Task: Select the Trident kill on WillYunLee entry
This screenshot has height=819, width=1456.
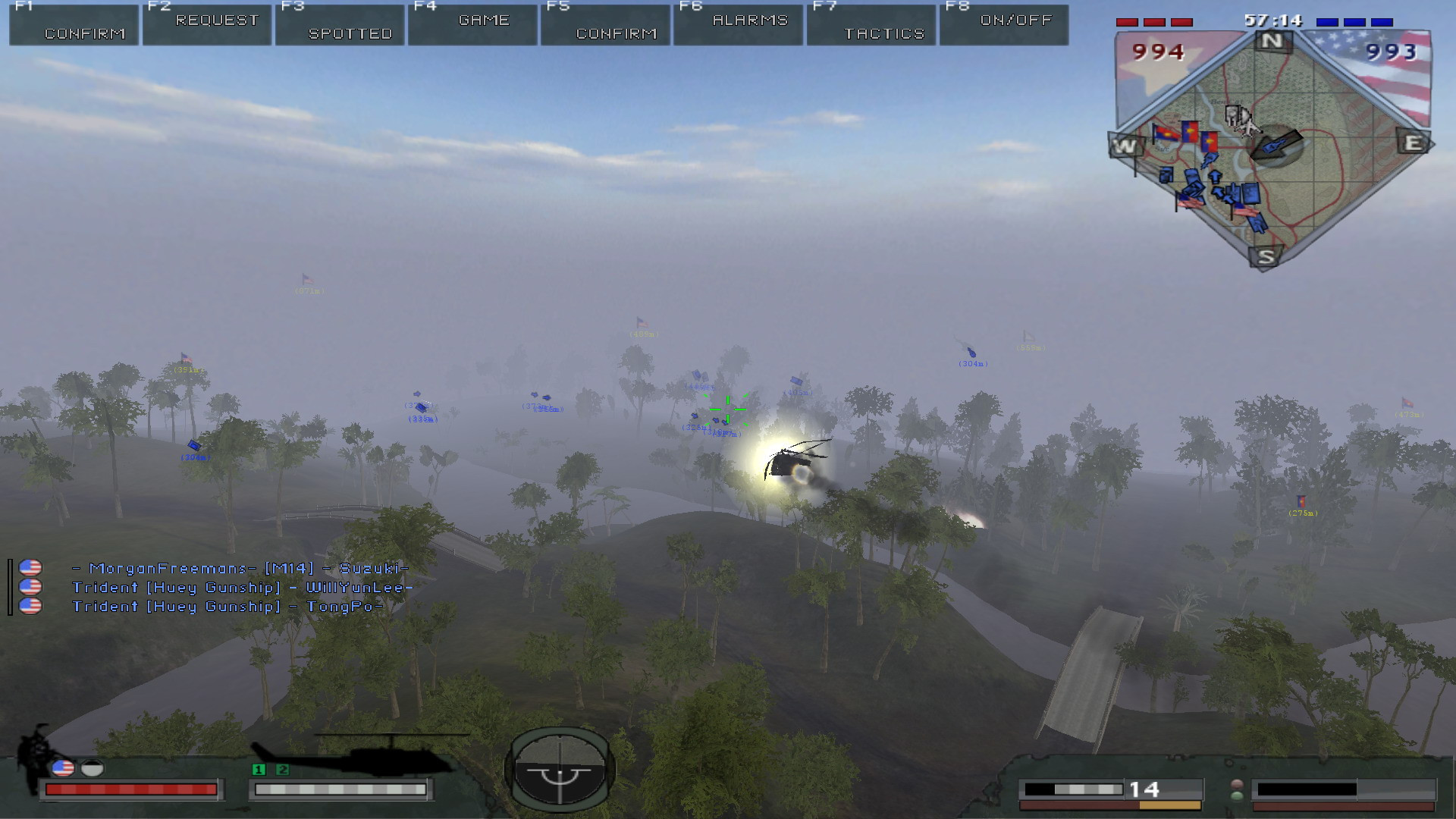Action: click(242, 588)
